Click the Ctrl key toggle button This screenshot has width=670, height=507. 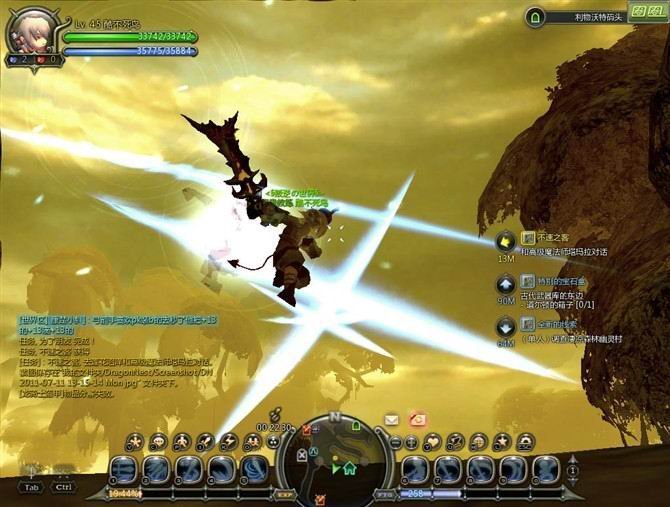[63, 488]
